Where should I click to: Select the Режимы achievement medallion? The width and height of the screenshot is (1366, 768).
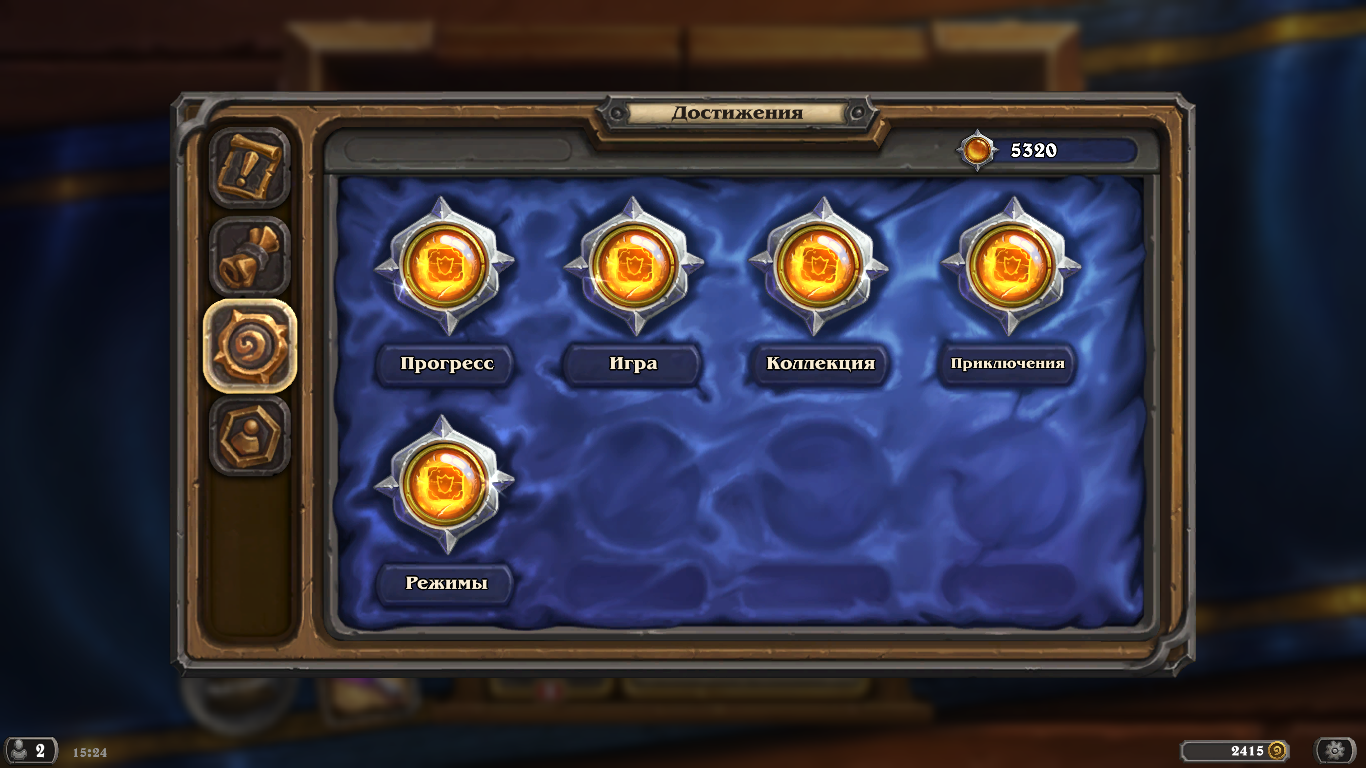(x=445, y=487)
